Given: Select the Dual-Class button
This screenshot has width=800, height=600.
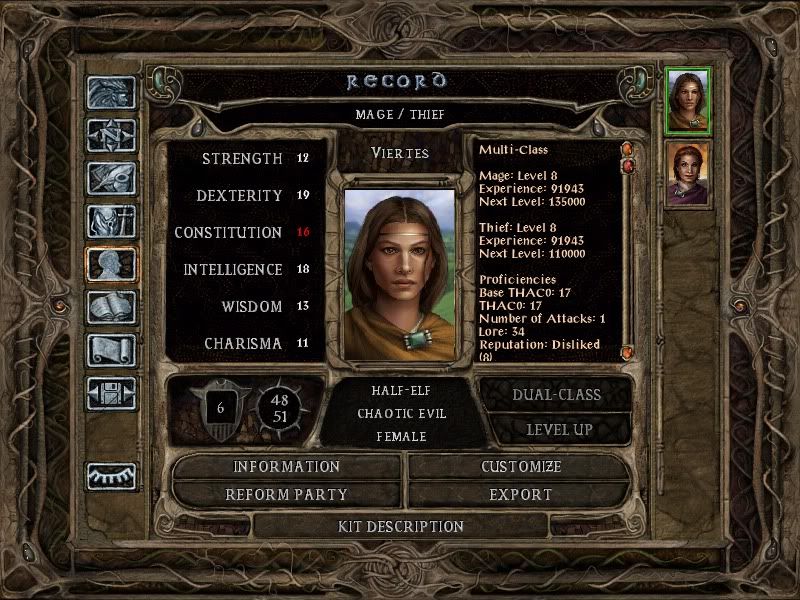Looking at the screenshot, I should pyautogui.click(x=556, y=394).
